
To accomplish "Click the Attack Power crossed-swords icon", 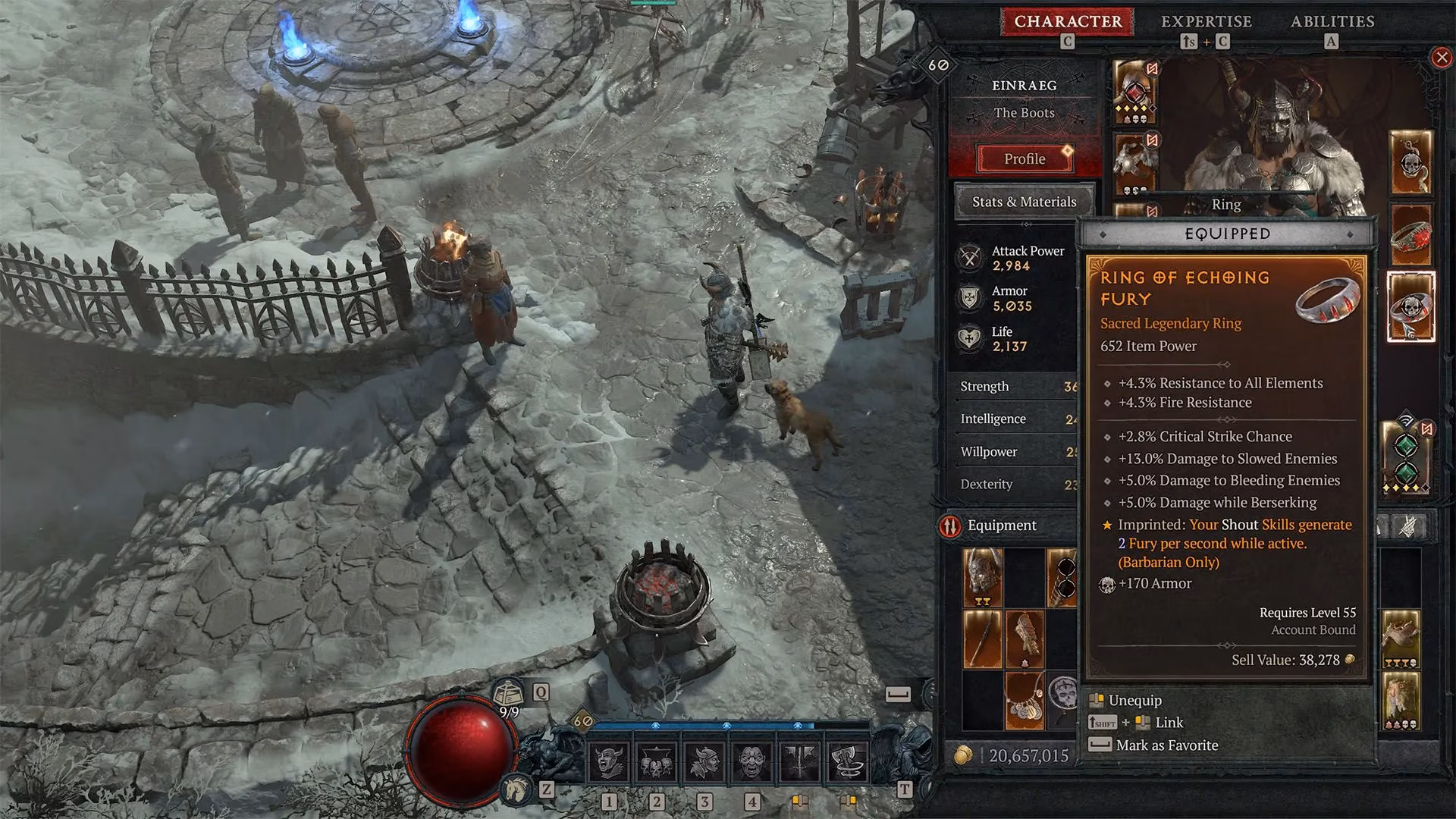I will 969,259.
